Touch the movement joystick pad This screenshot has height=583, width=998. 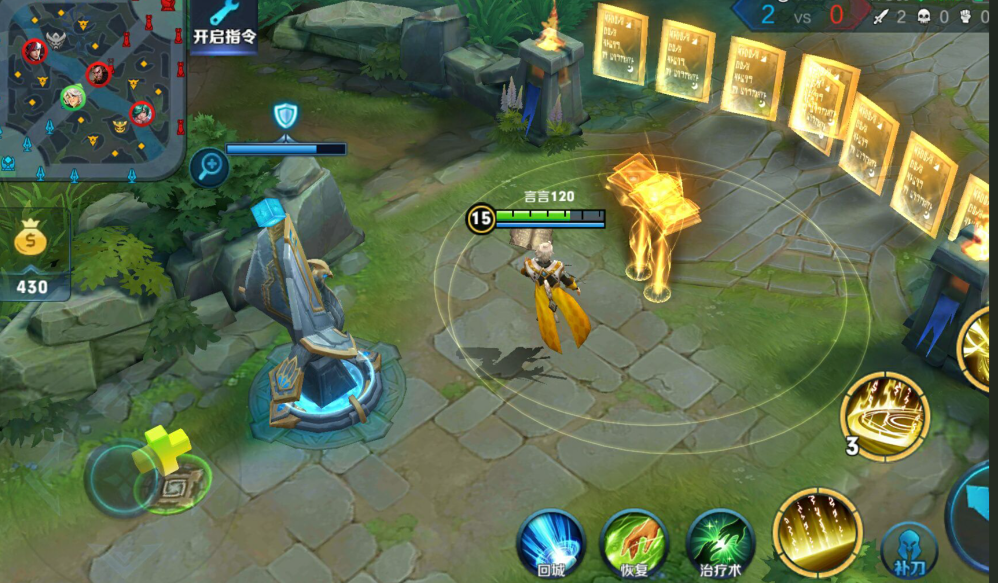pos(150,479)
